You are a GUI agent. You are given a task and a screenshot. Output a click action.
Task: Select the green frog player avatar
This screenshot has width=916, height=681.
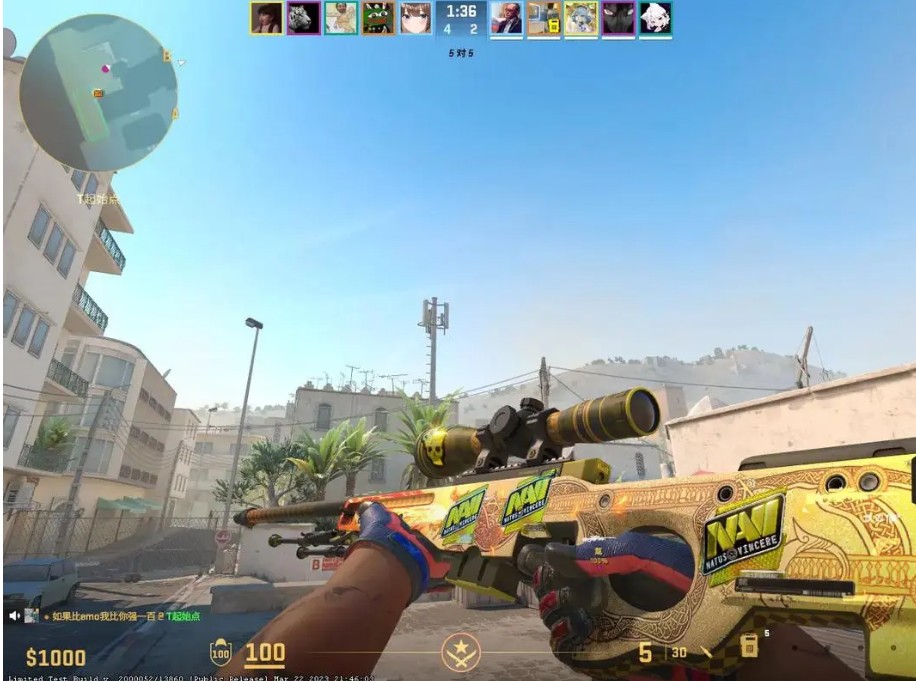coord(378,18)
